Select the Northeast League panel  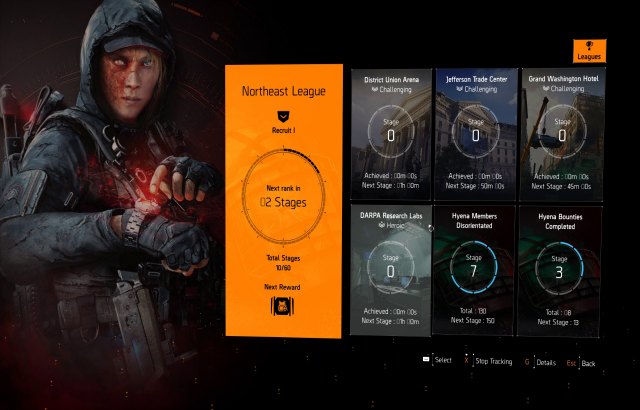pyautogui.click(x=284, y=200)
